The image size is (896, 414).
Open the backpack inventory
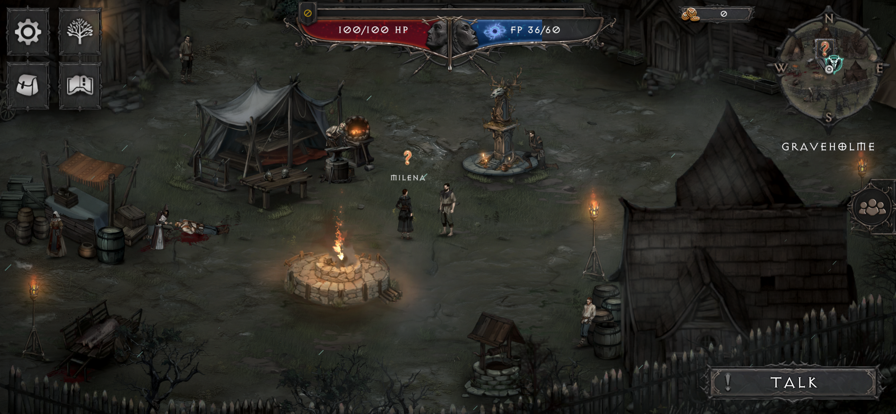tap(28, 86)
